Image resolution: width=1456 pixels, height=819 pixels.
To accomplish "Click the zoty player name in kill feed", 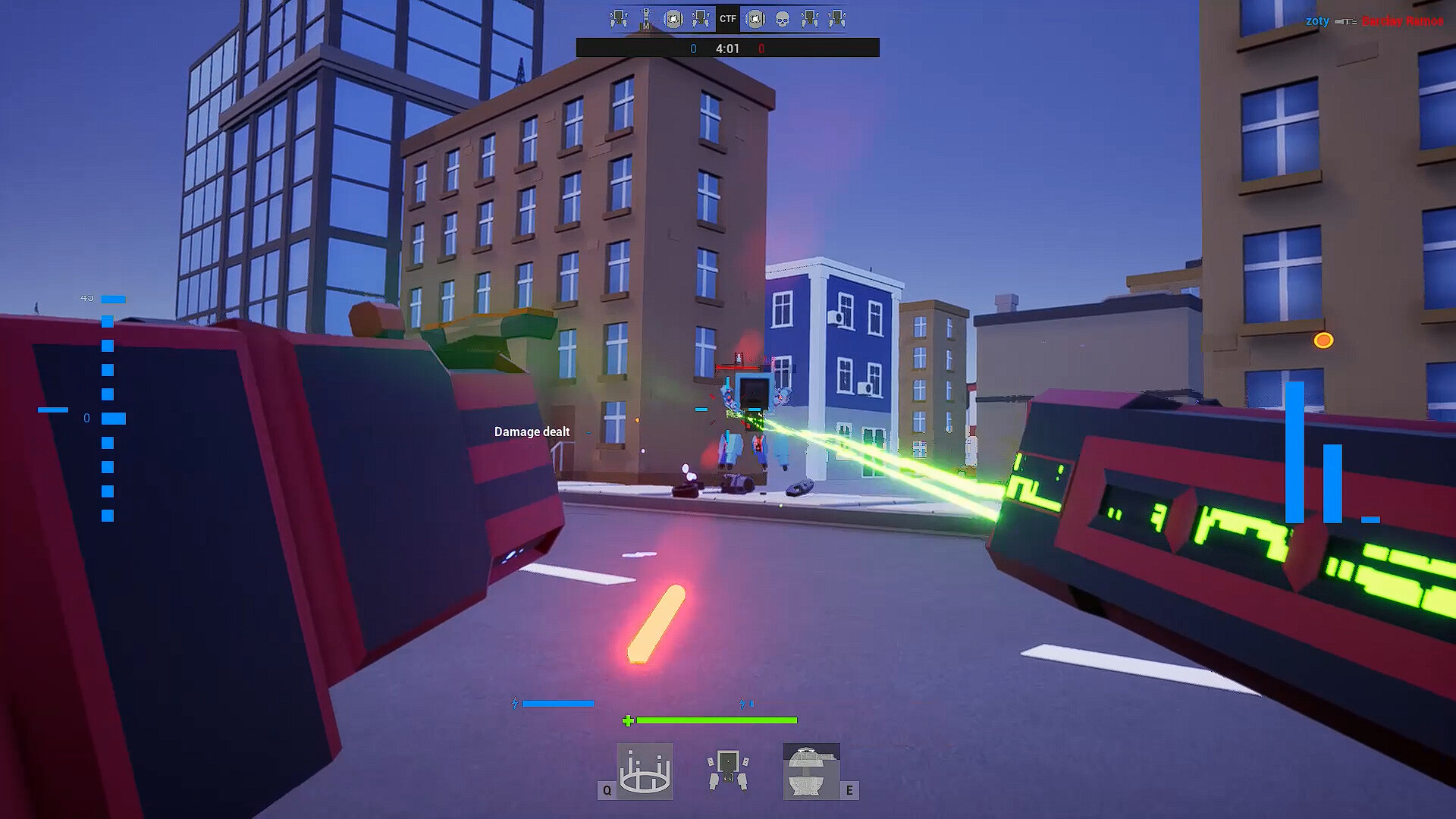I will point(1317,21).
